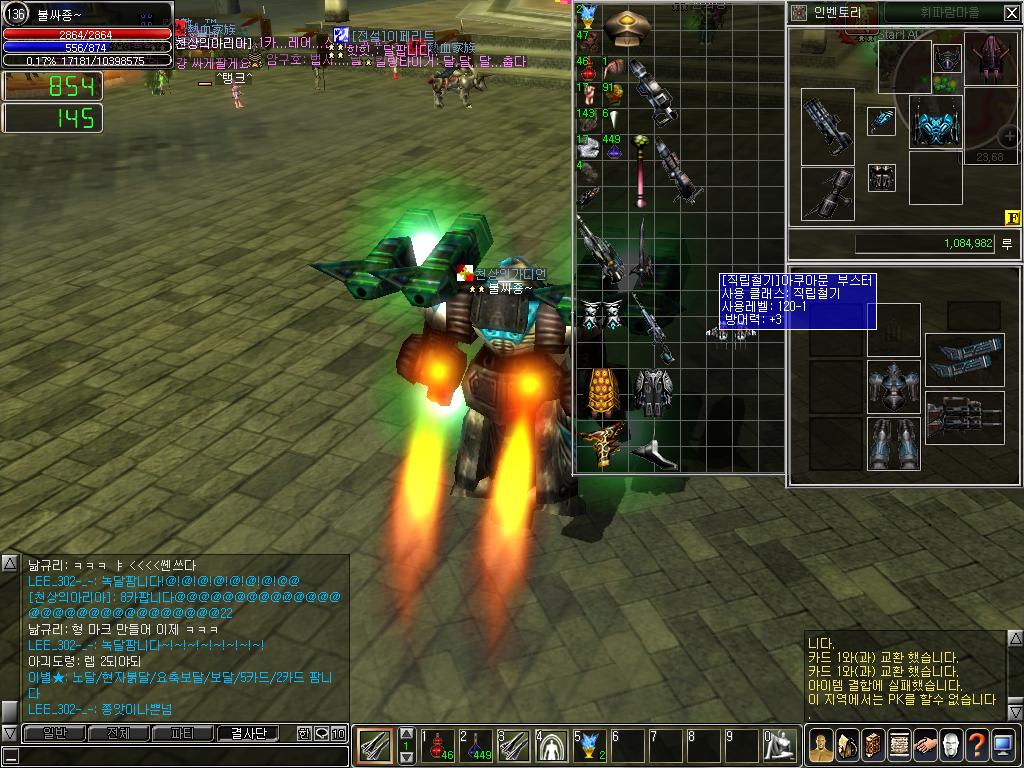Select the twin blue booster equipment slot
The width and height of the screenshot is (1024, 768).
coord(964,355)
